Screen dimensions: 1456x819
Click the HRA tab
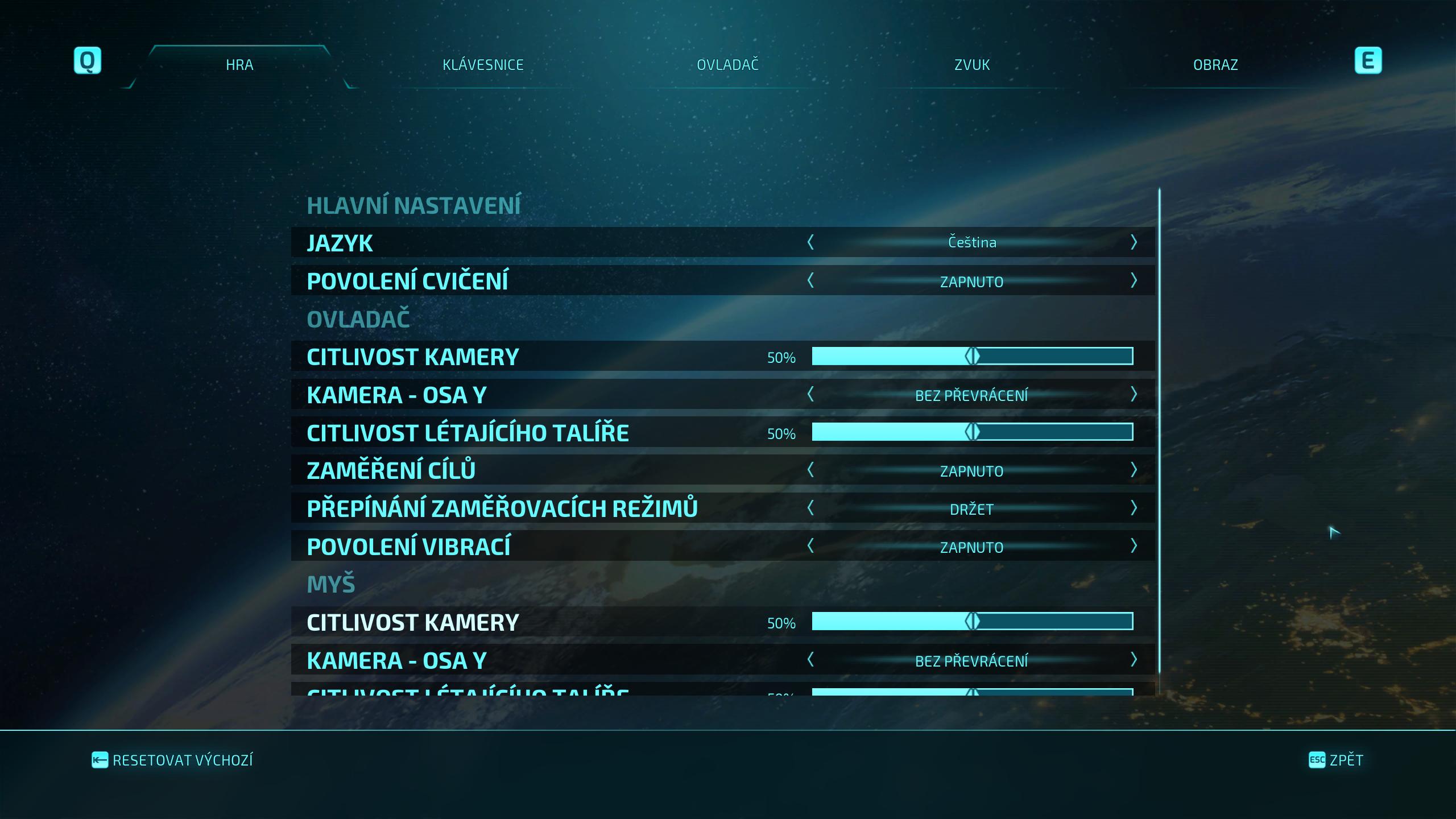[x=239, y=65]
